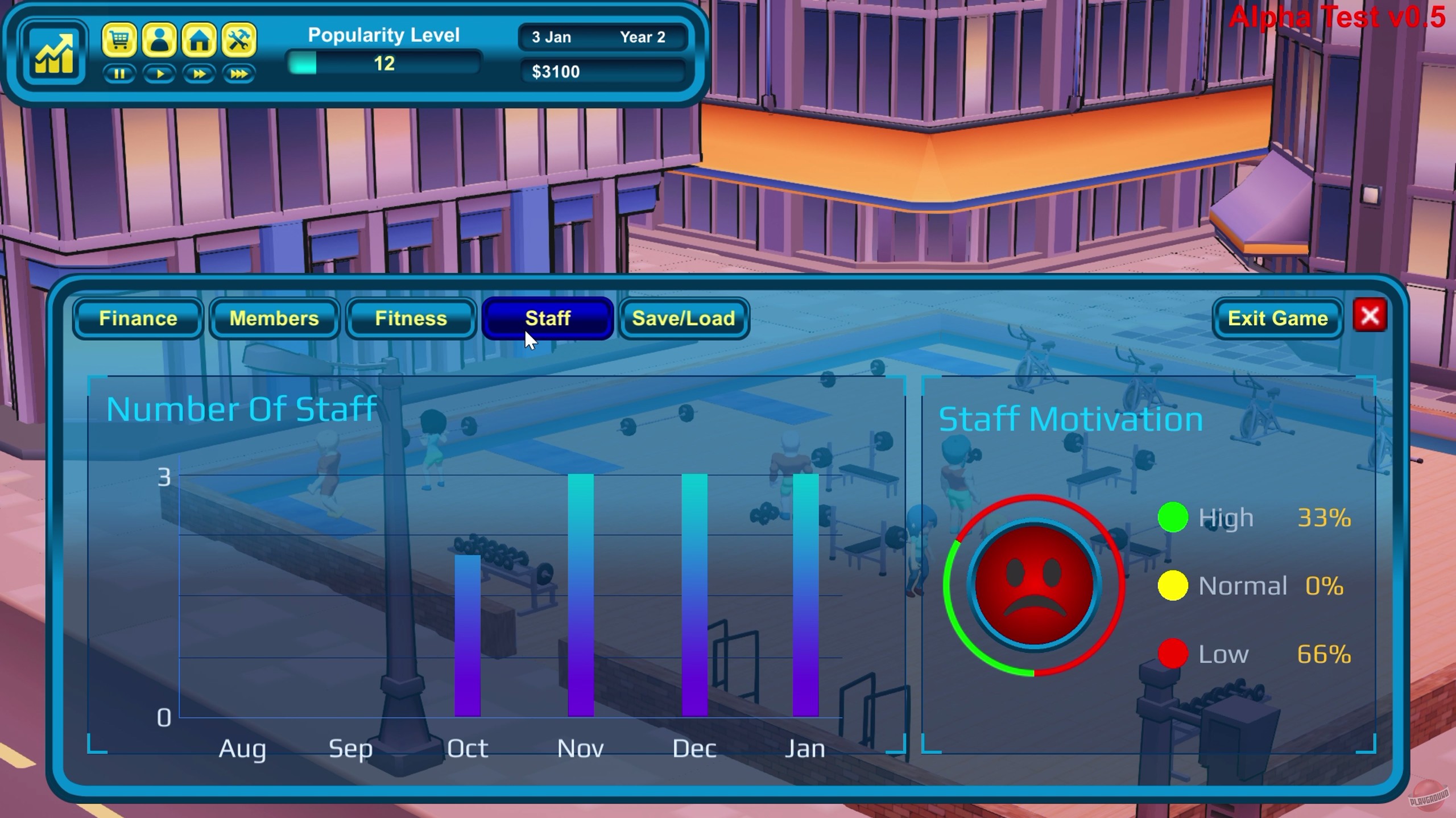Open the statistics graph panel

coord(54,52)
